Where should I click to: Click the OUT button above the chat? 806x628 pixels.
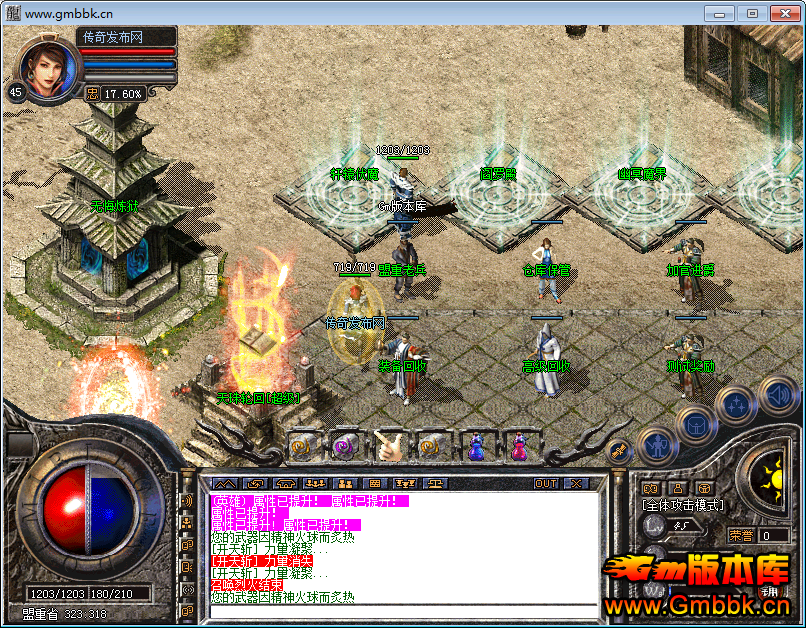[545, 484]
